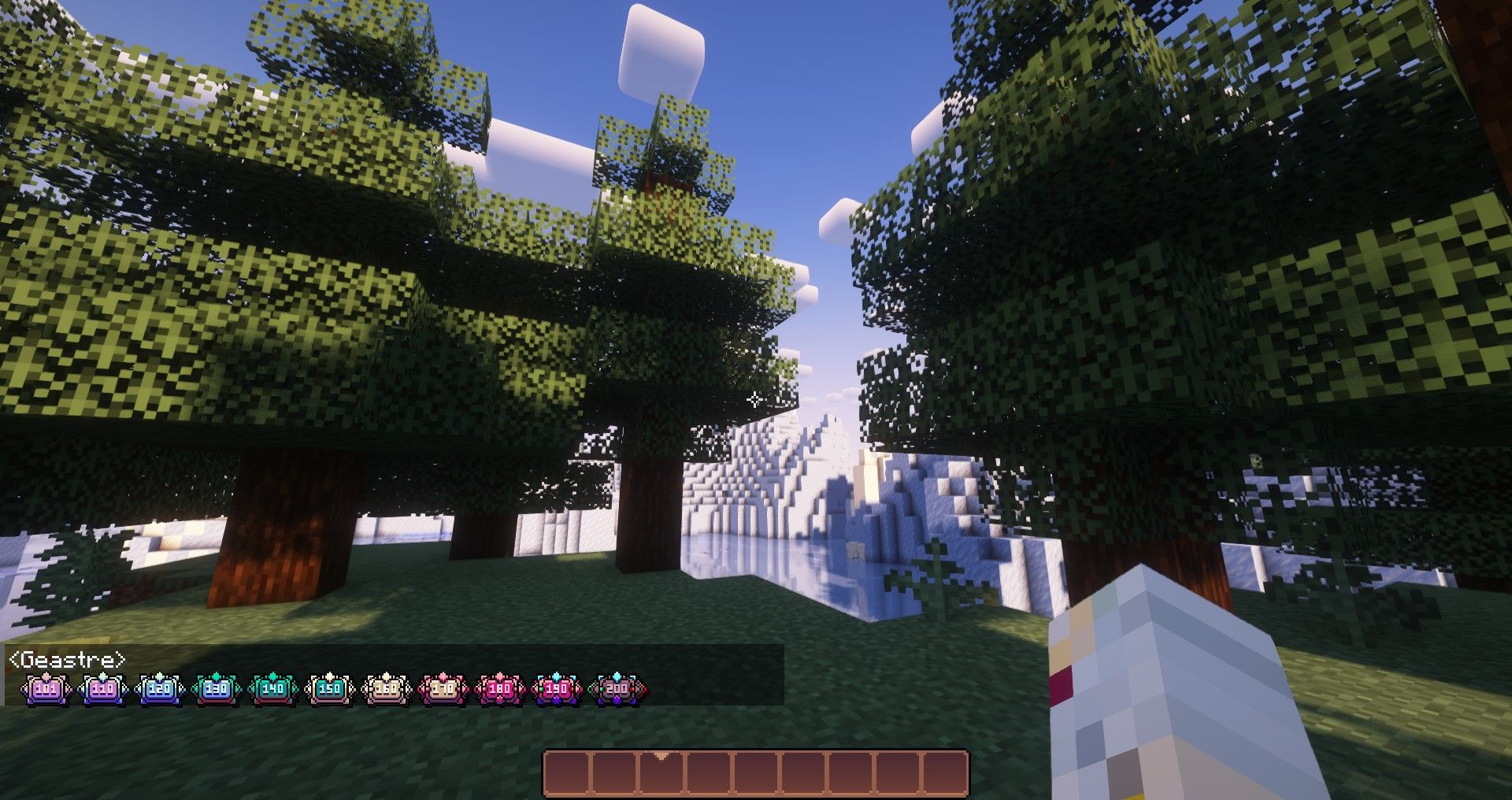Open the level 130 milestone badge
The image size is (1512, 800).
218,688
